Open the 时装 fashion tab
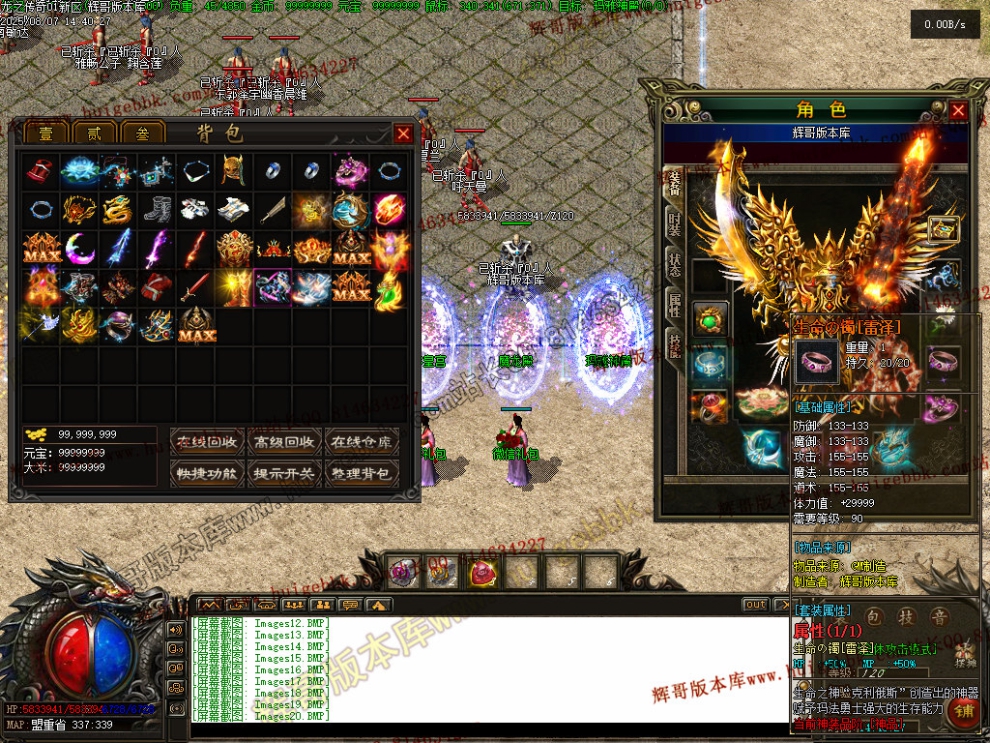 point(675,226)
